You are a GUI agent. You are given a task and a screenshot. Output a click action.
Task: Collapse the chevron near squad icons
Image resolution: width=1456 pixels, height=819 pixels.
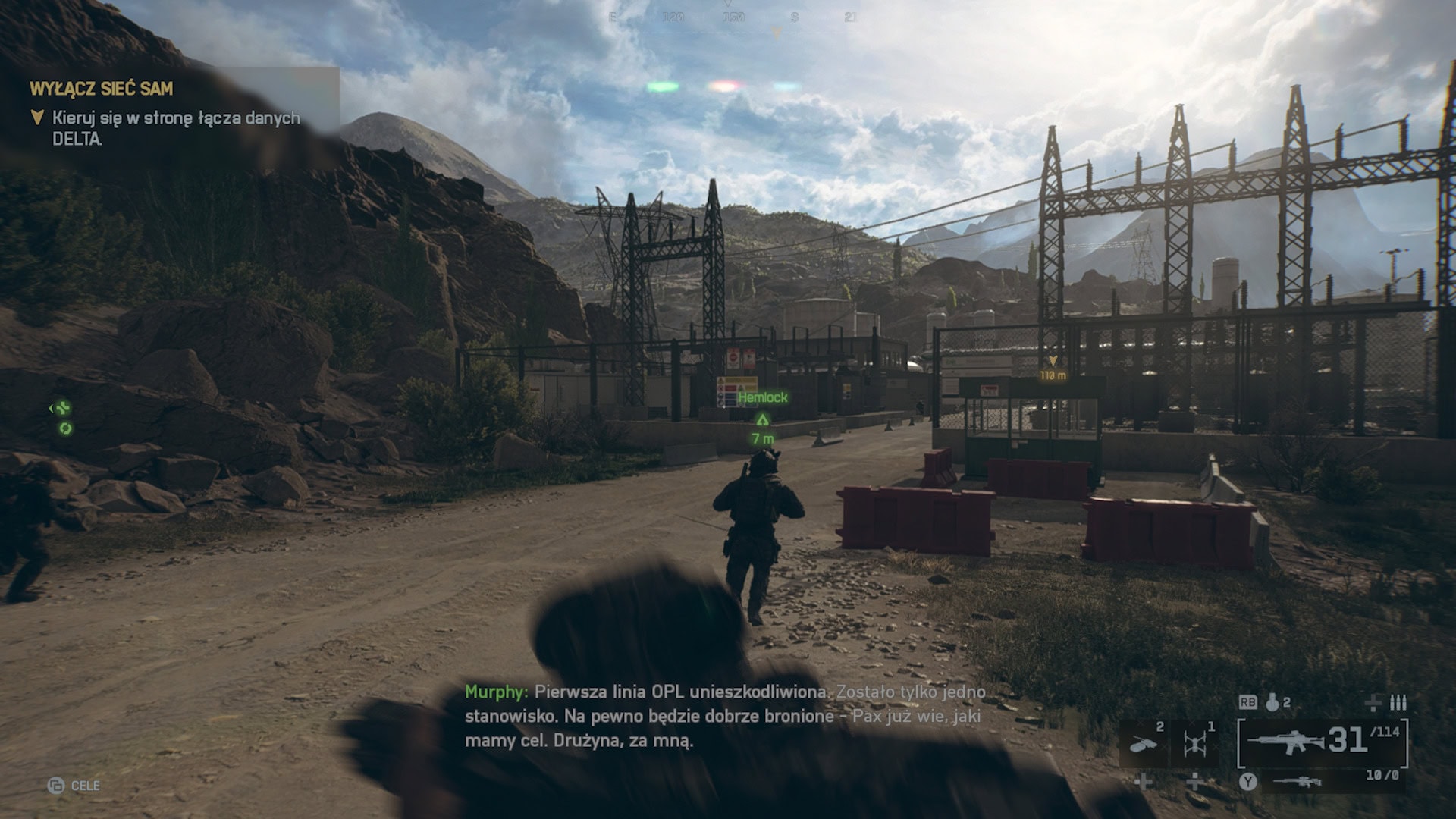[52, 408]
